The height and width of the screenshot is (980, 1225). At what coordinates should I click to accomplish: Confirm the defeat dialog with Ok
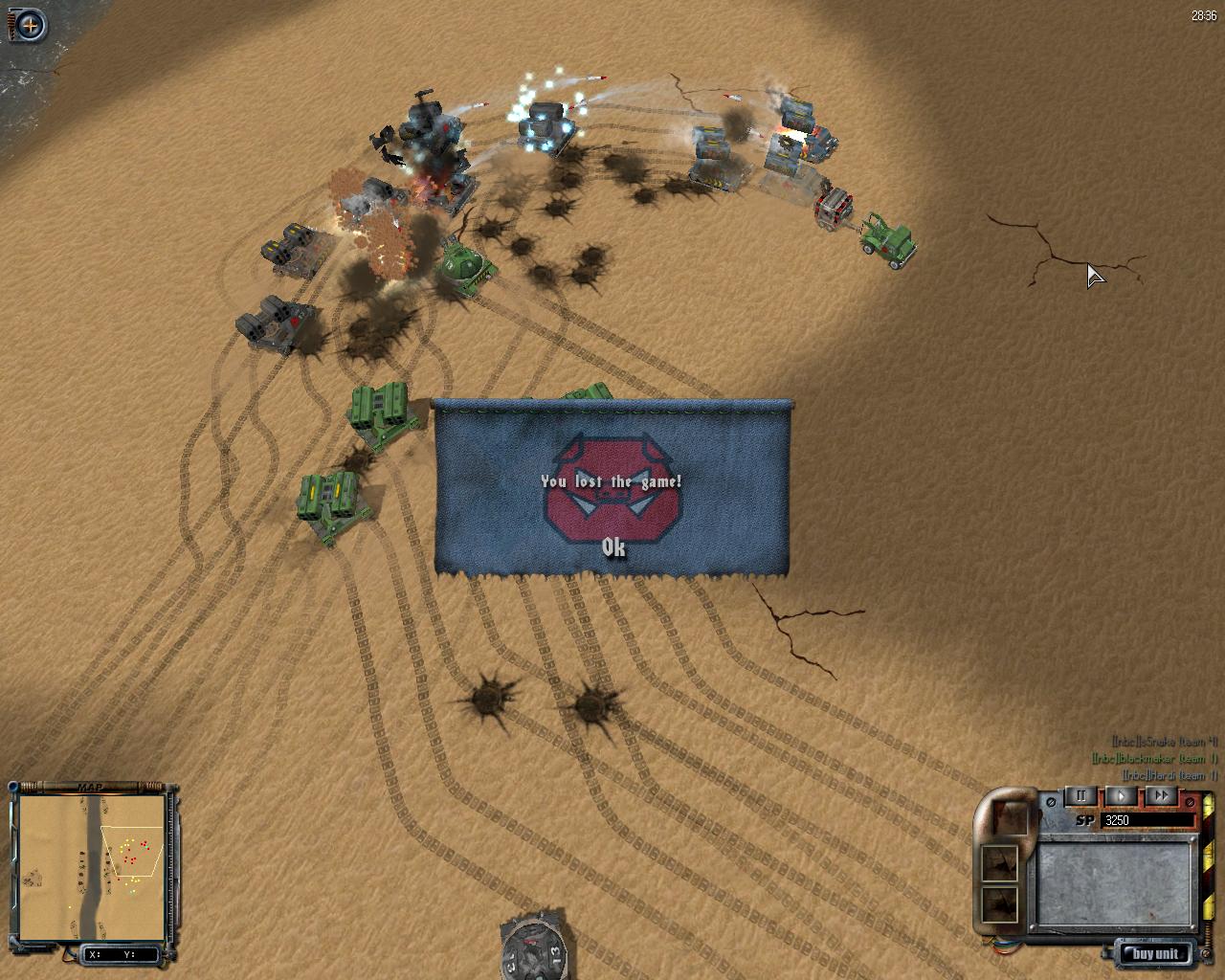(613, 547)
